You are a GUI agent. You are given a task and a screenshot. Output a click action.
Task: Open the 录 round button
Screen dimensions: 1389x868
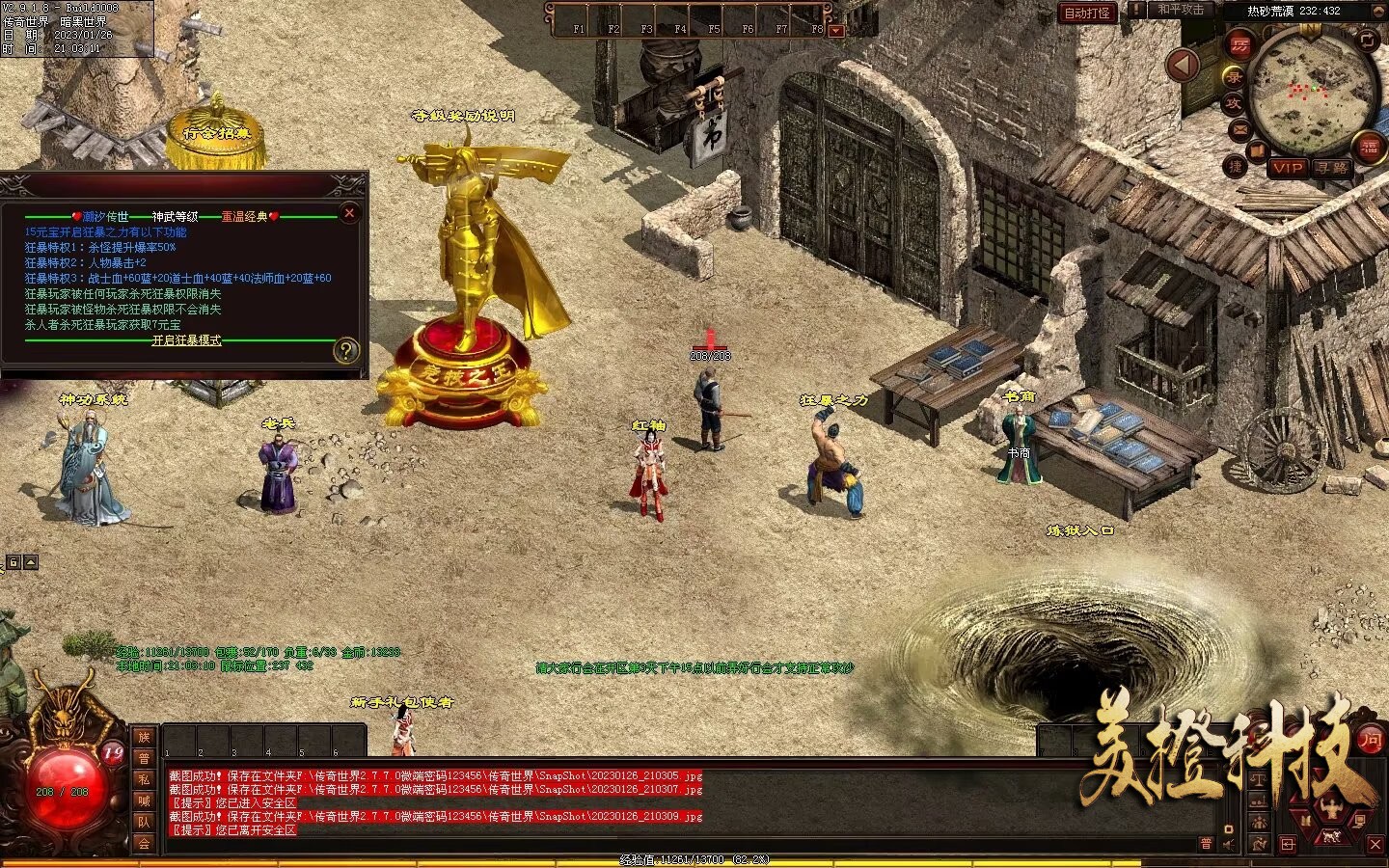coord(1234,75)
